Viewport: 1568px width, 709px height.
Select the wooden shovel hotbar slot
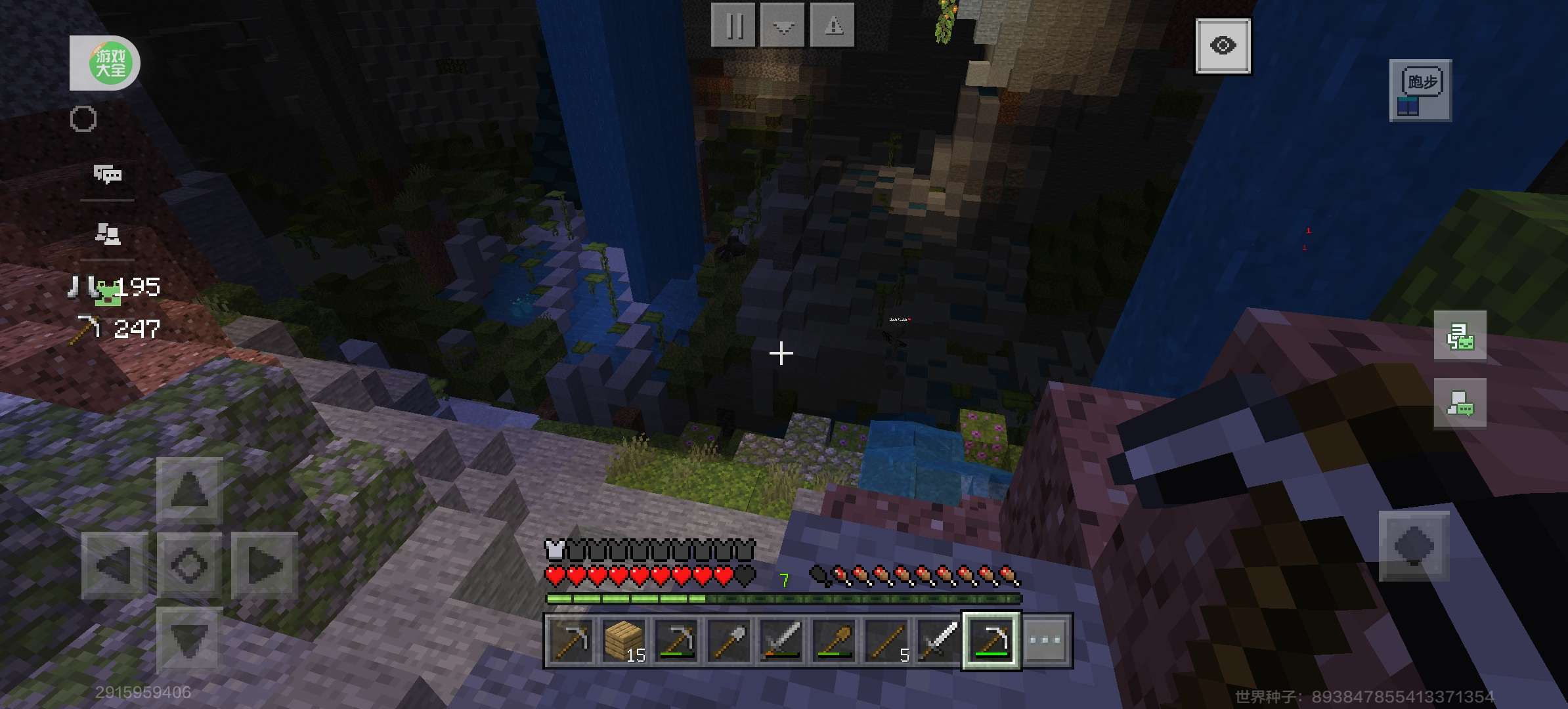click(x=834, y=640)
